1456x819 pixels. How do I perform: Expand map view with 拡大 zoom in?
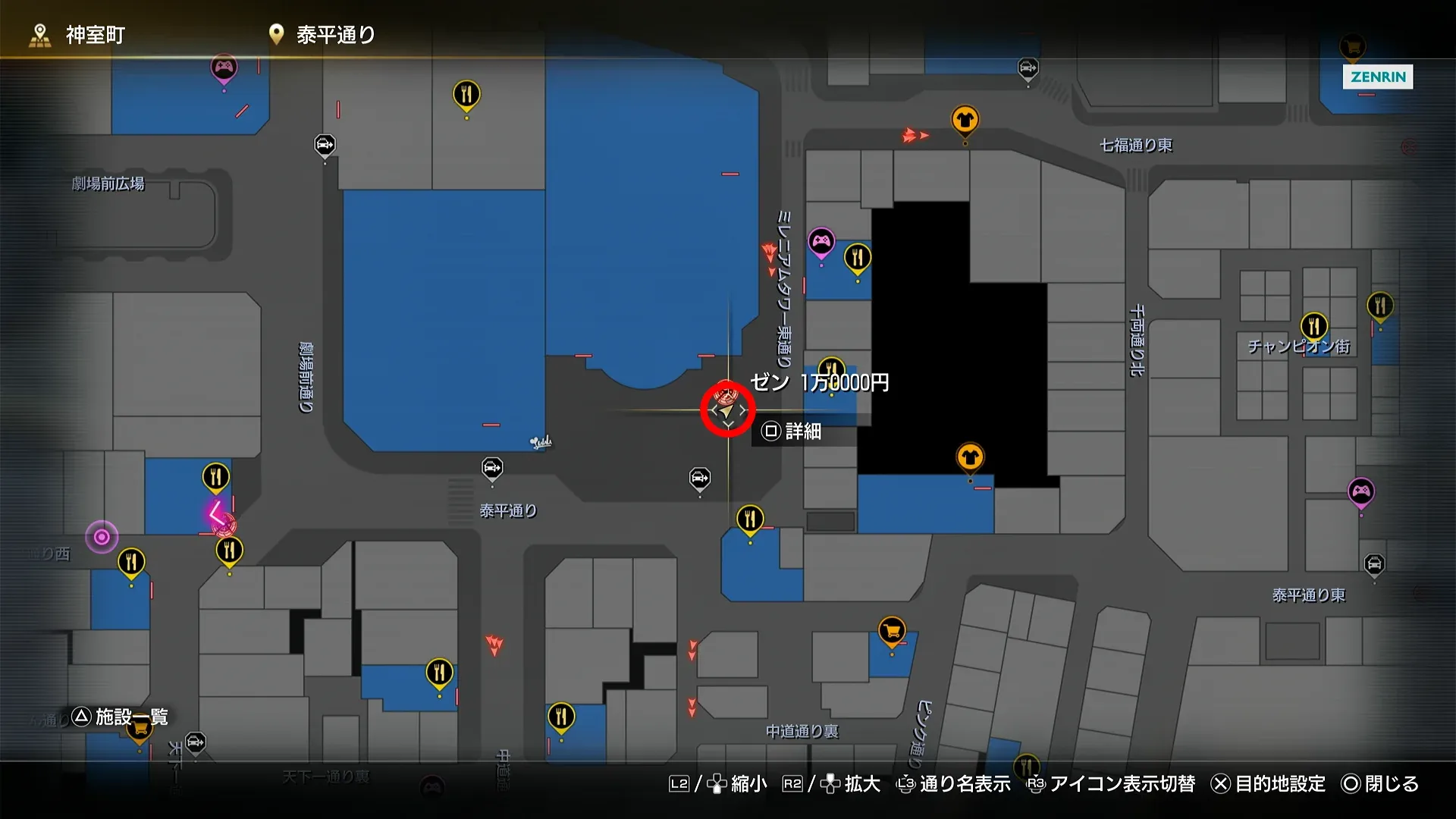(x=861, y=785)
